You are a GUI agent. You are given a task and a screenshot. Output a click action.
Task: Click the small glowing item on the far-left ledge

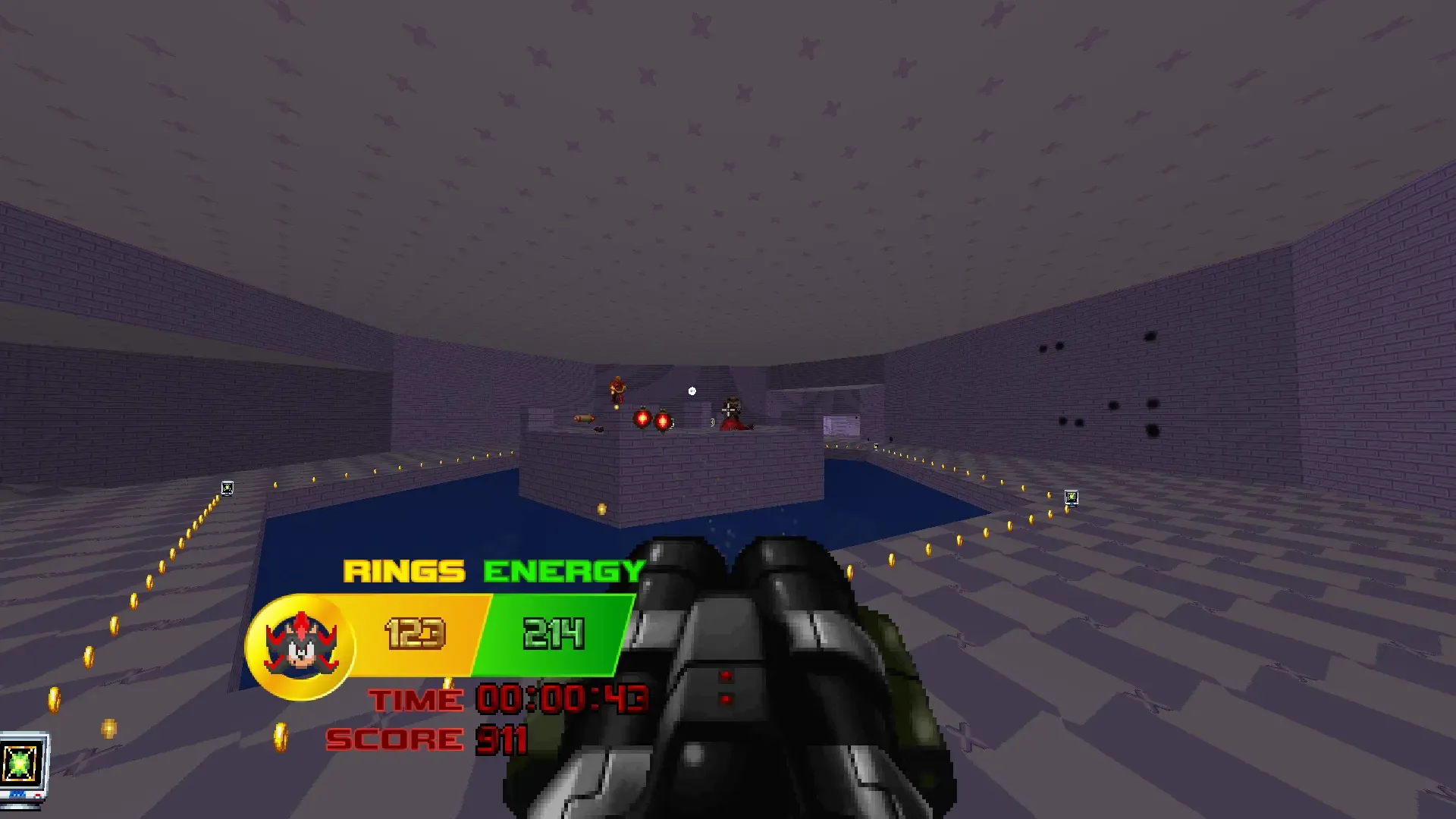(226, 488)
